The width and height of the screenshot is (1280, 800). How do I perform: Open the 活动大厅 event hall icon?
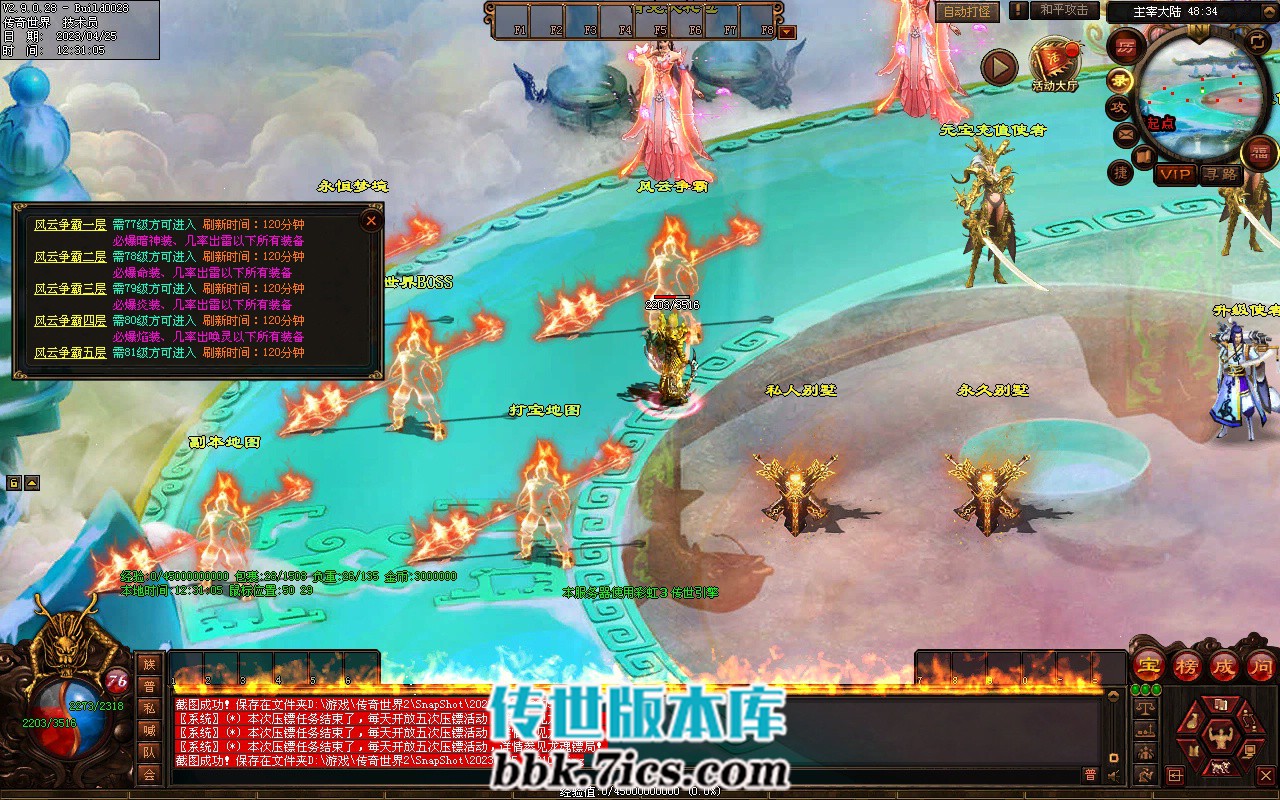coord(1054,64)
